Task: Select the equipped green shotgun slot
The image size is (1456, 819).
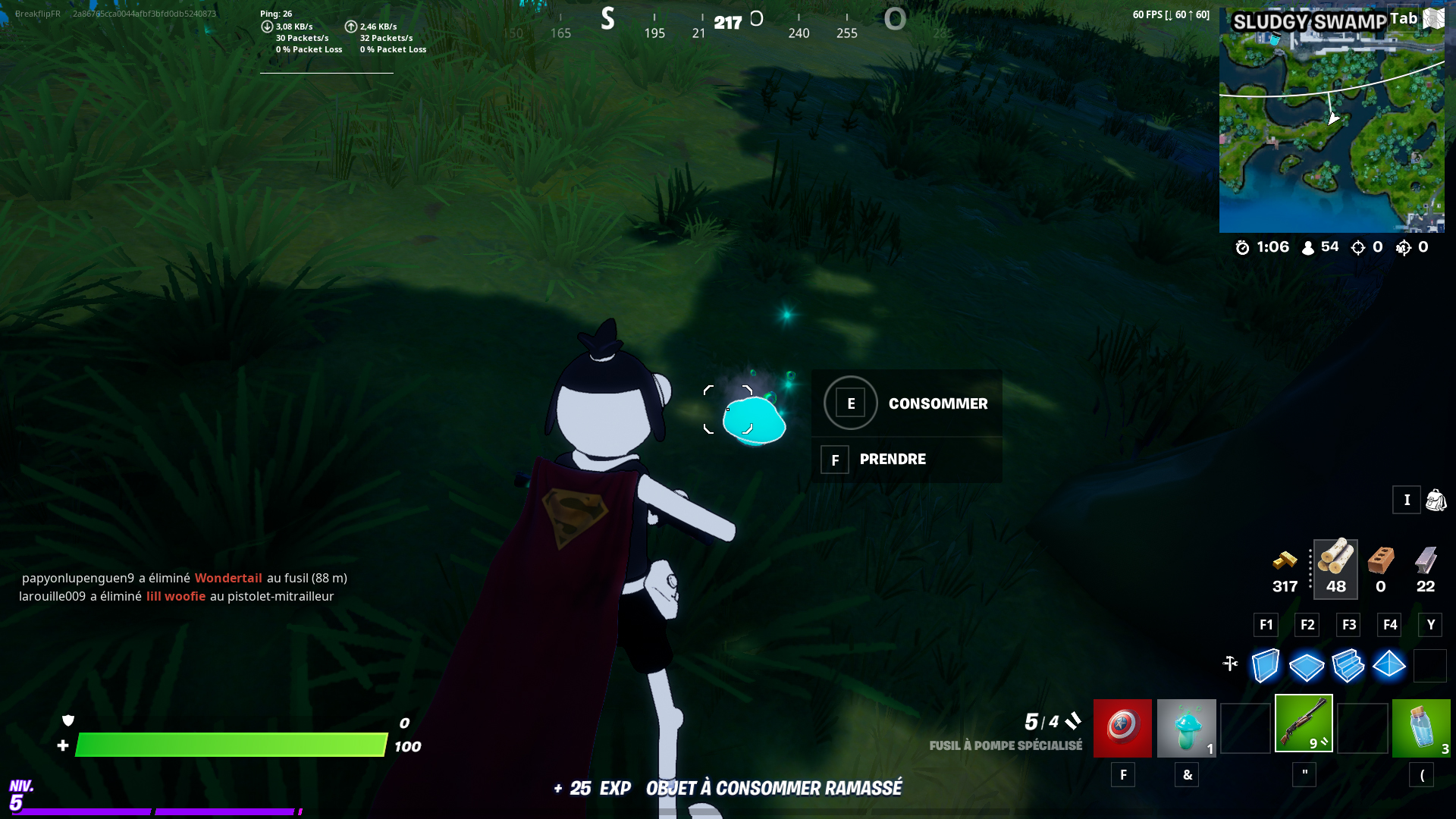Action: click(x=1303, y=724)
